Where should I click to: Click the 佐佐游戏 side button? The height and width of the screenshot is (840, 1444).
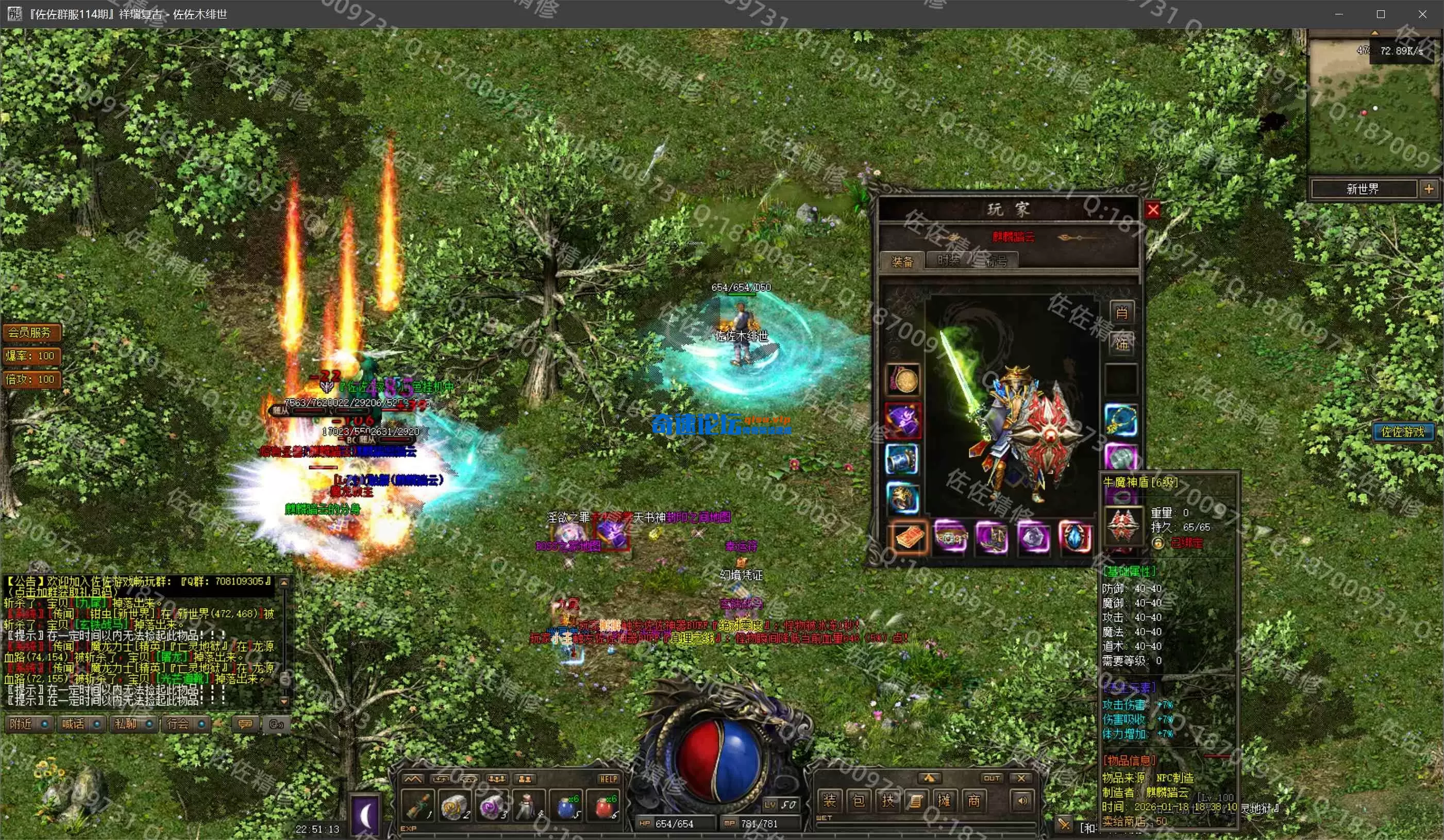[x=1402, y=432]
